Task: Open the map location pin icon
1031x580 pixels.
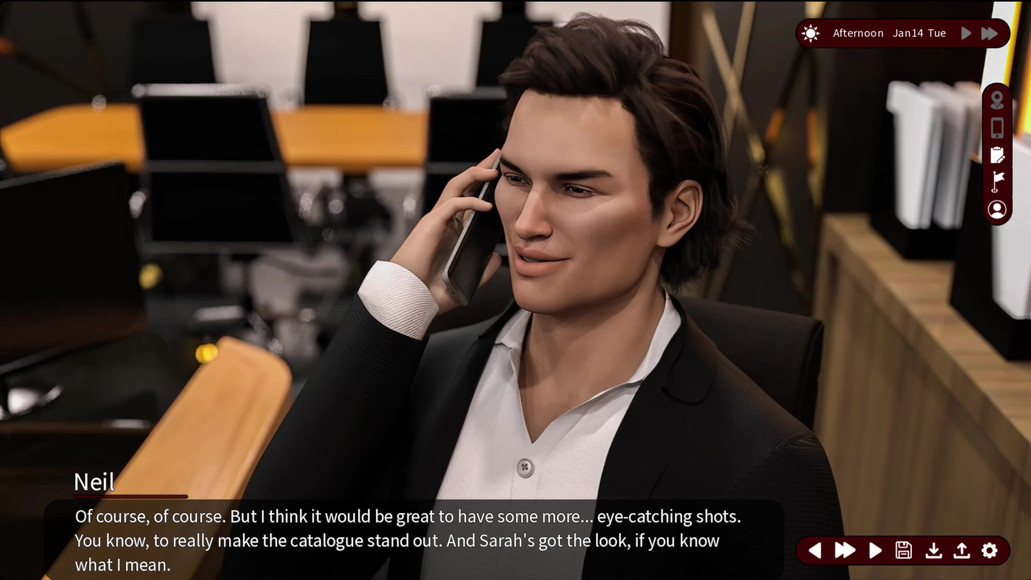Action: point(997,101)
